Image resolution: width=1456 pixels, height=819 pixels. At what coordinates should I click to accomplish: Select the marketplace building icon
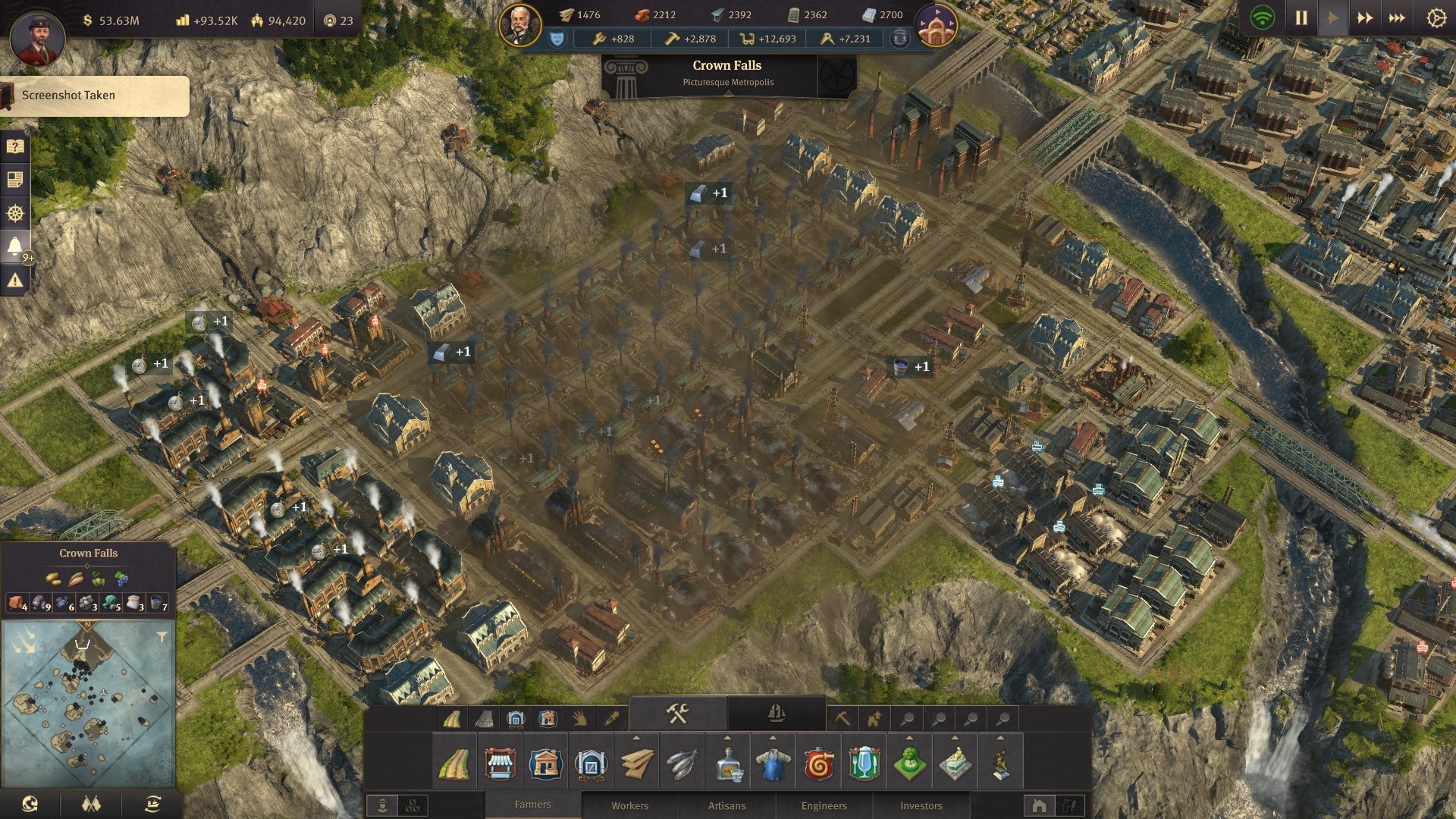(500, 764)
